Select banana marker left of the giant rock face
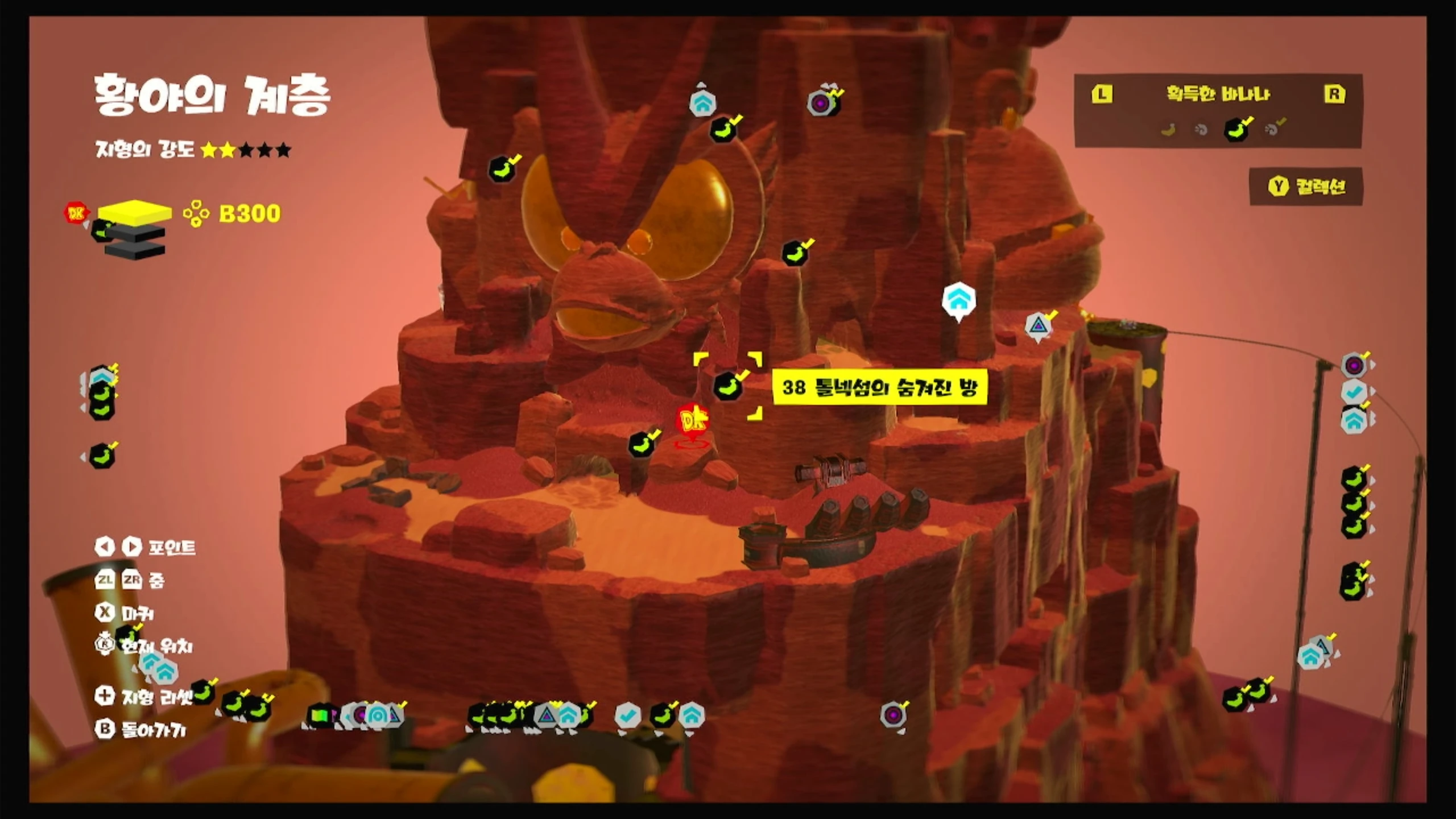This screenshot has height=819, width=1456. click(x=502, y=168)
